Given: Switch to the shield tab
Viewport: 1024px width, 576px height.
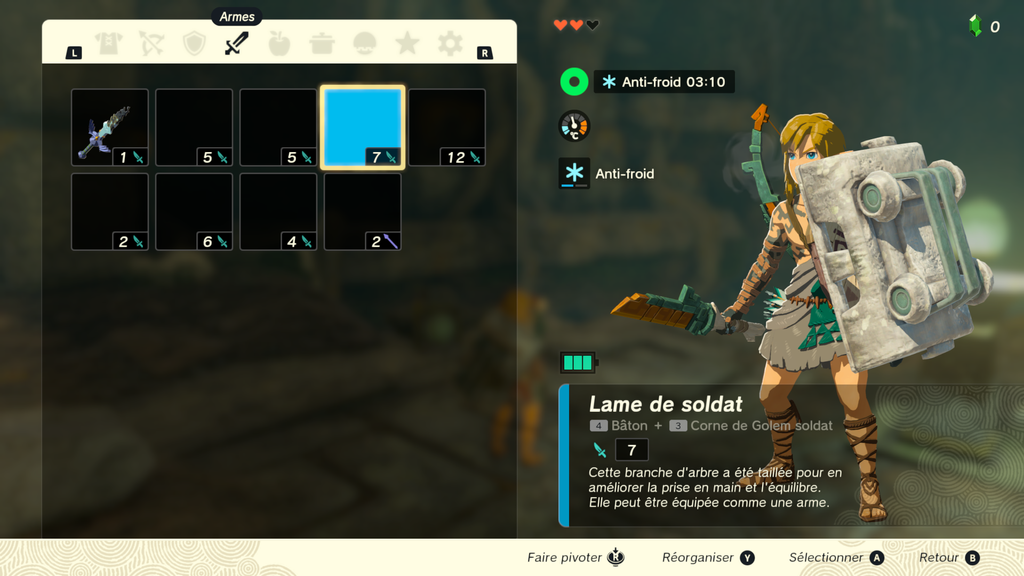Looking at the screenshot, I should pos(194,44).
